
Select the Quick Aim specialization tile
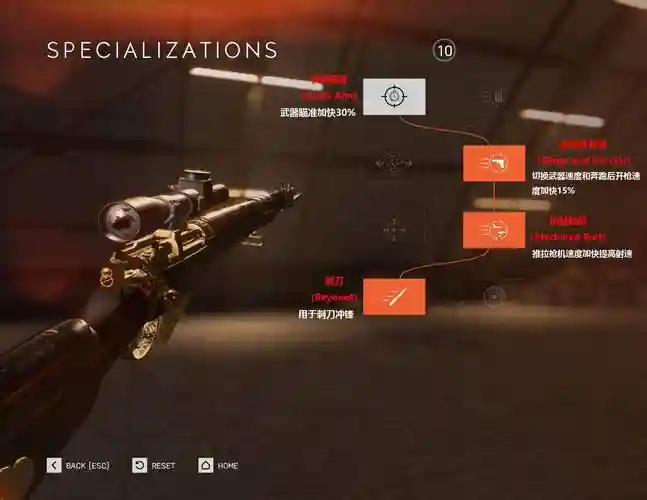(x=394, y=96)
